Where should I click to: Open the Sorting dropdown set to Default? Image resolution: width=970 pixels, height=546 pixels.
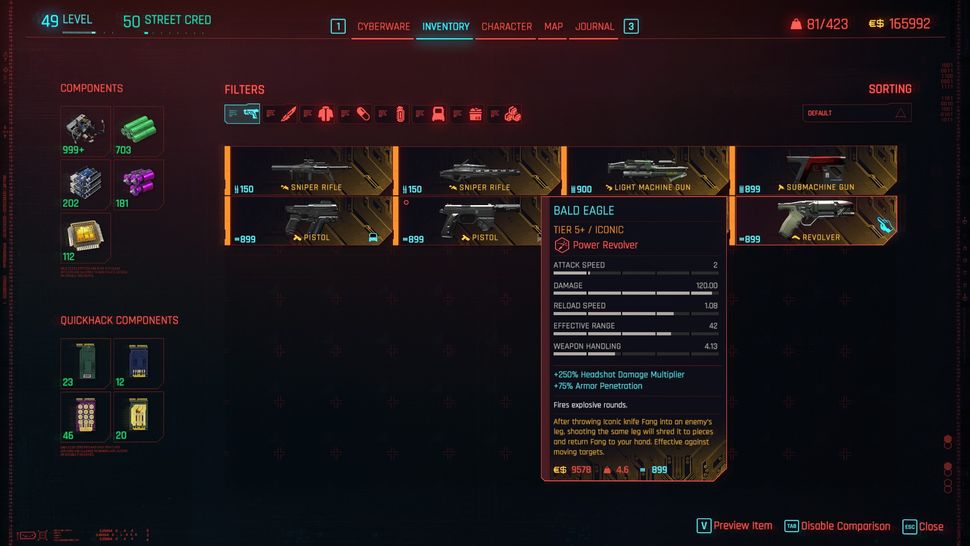pos(857,113)
